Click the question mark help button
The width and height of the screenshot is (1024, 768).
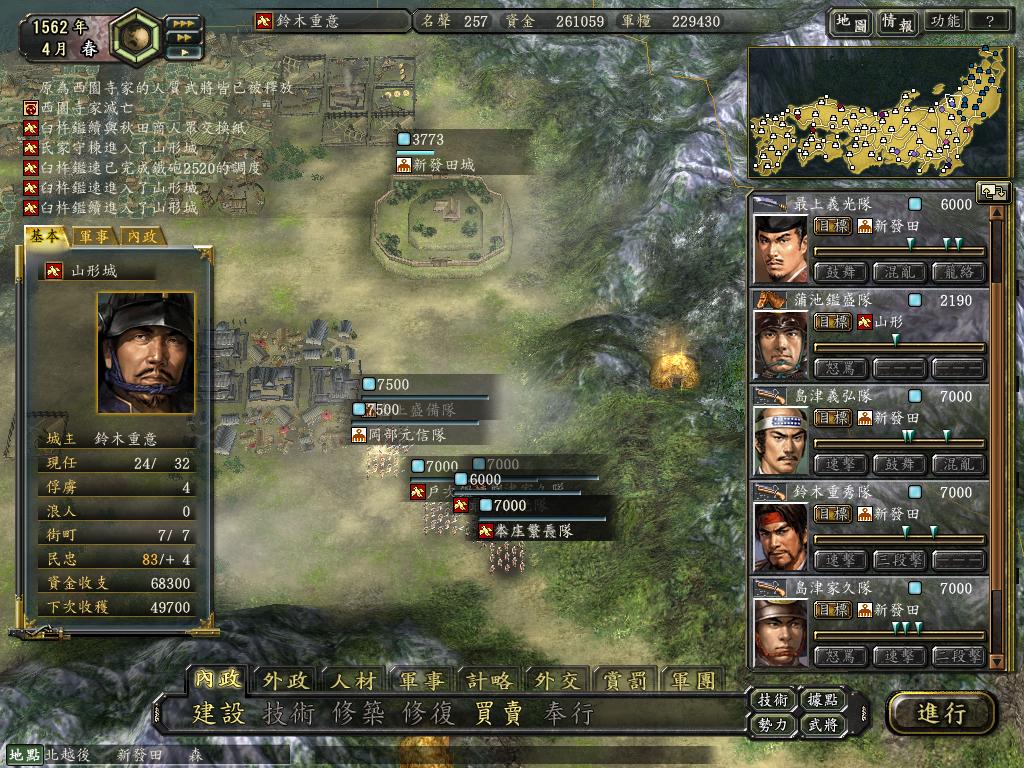pyautogui.click(x=990, y=21)
